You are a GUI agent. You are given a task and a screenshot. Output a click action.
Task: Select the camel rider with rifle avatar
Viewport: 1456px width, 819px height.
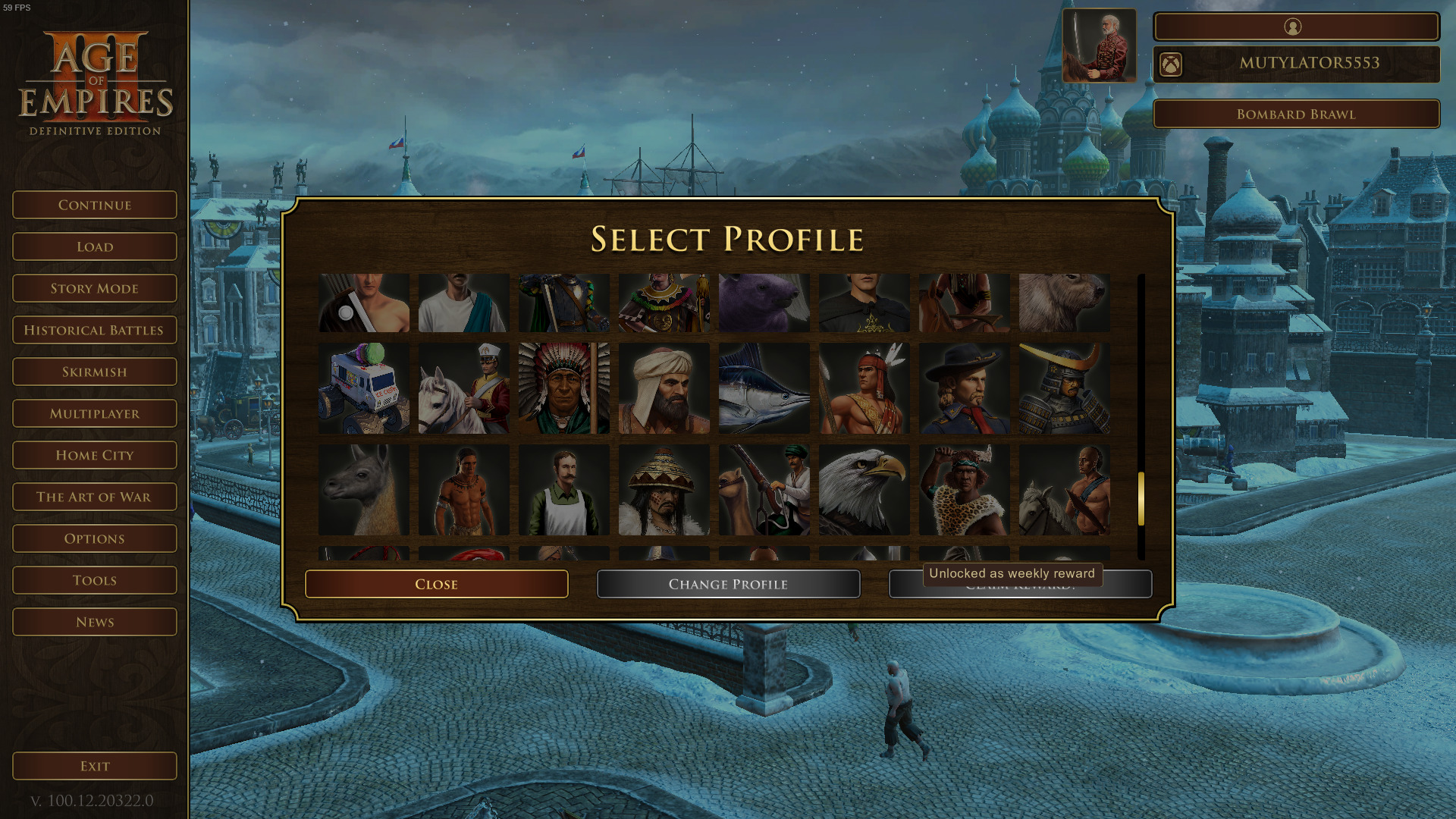pos(764,490)
